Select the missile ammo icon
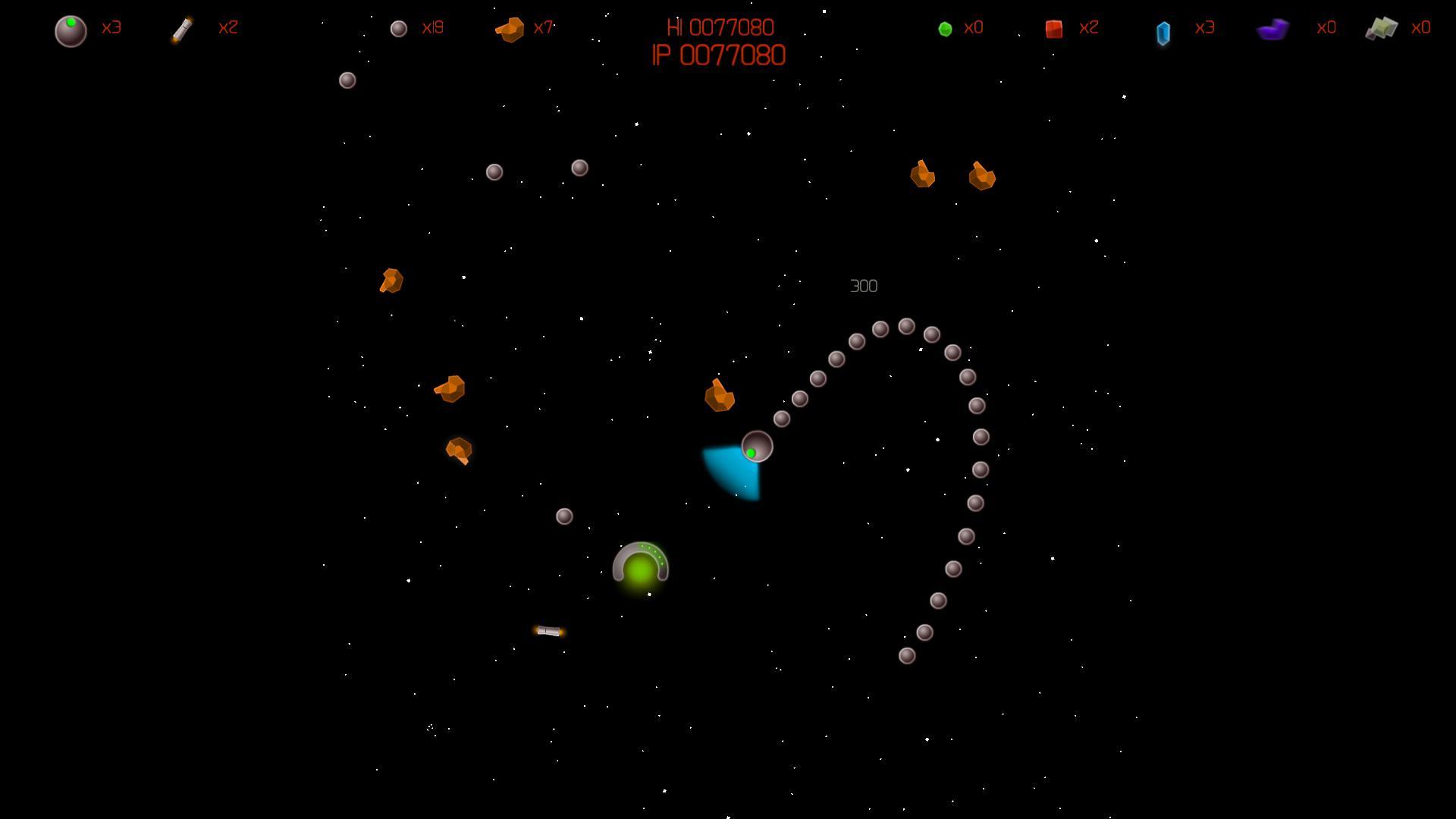 tap(182, 30)
